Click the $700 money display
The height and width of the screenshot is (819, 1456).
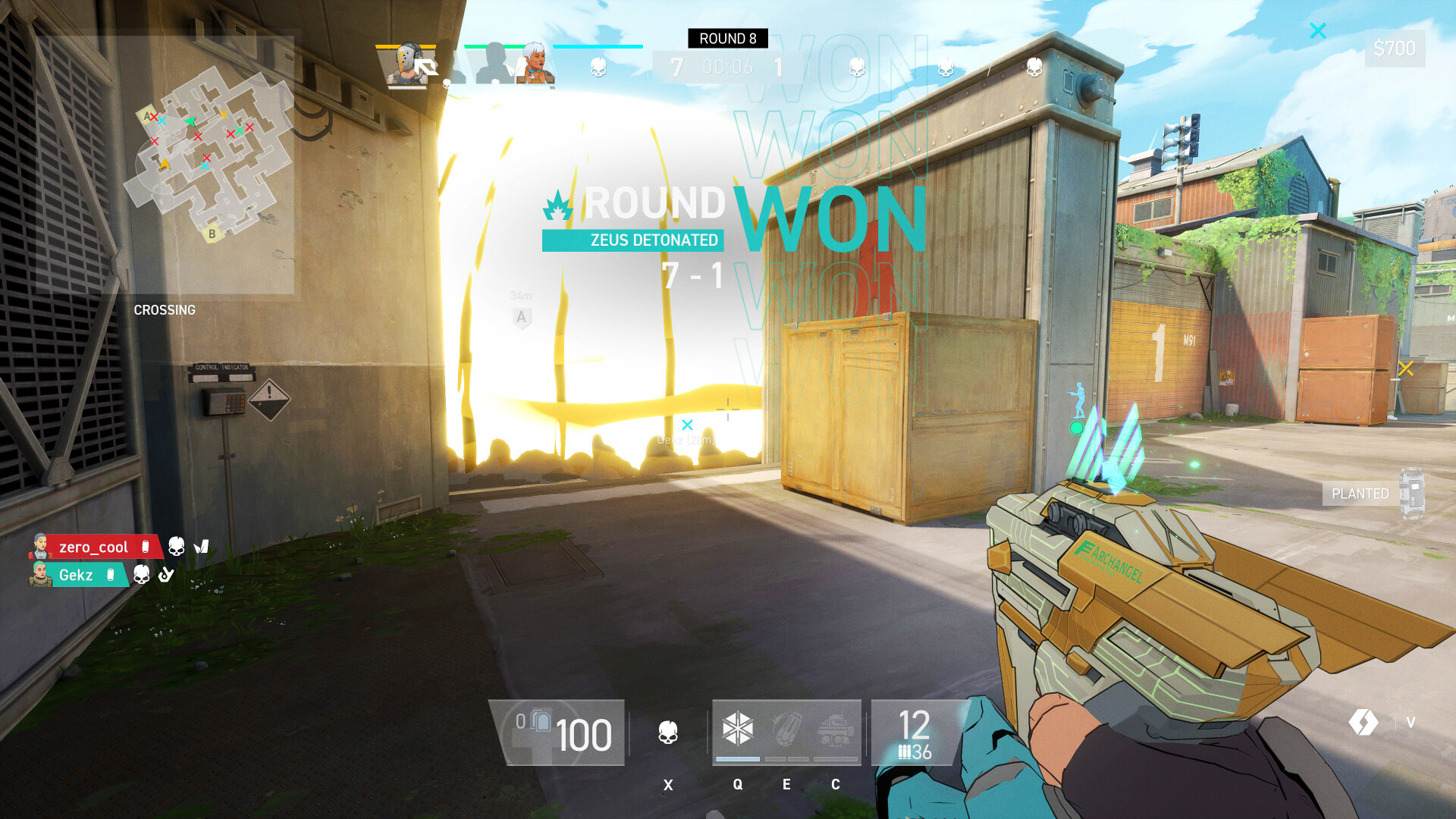pos(1394,48)
